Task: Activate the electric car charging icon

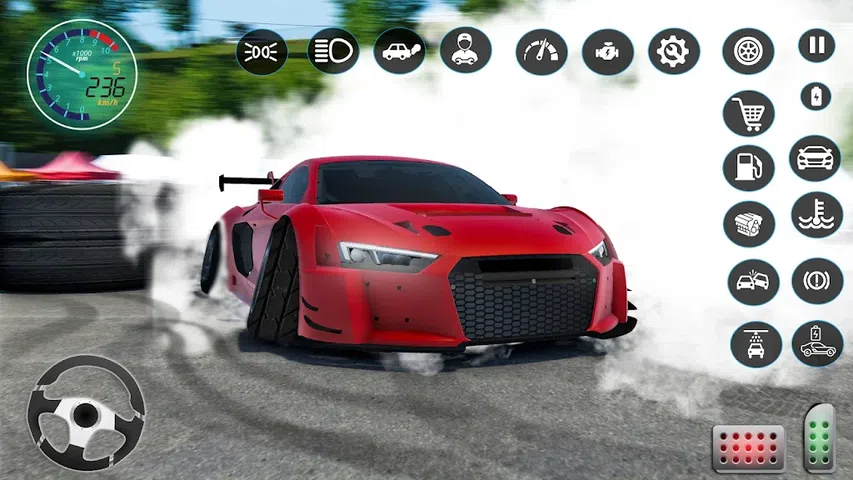Action: click(x=817, y=343)
